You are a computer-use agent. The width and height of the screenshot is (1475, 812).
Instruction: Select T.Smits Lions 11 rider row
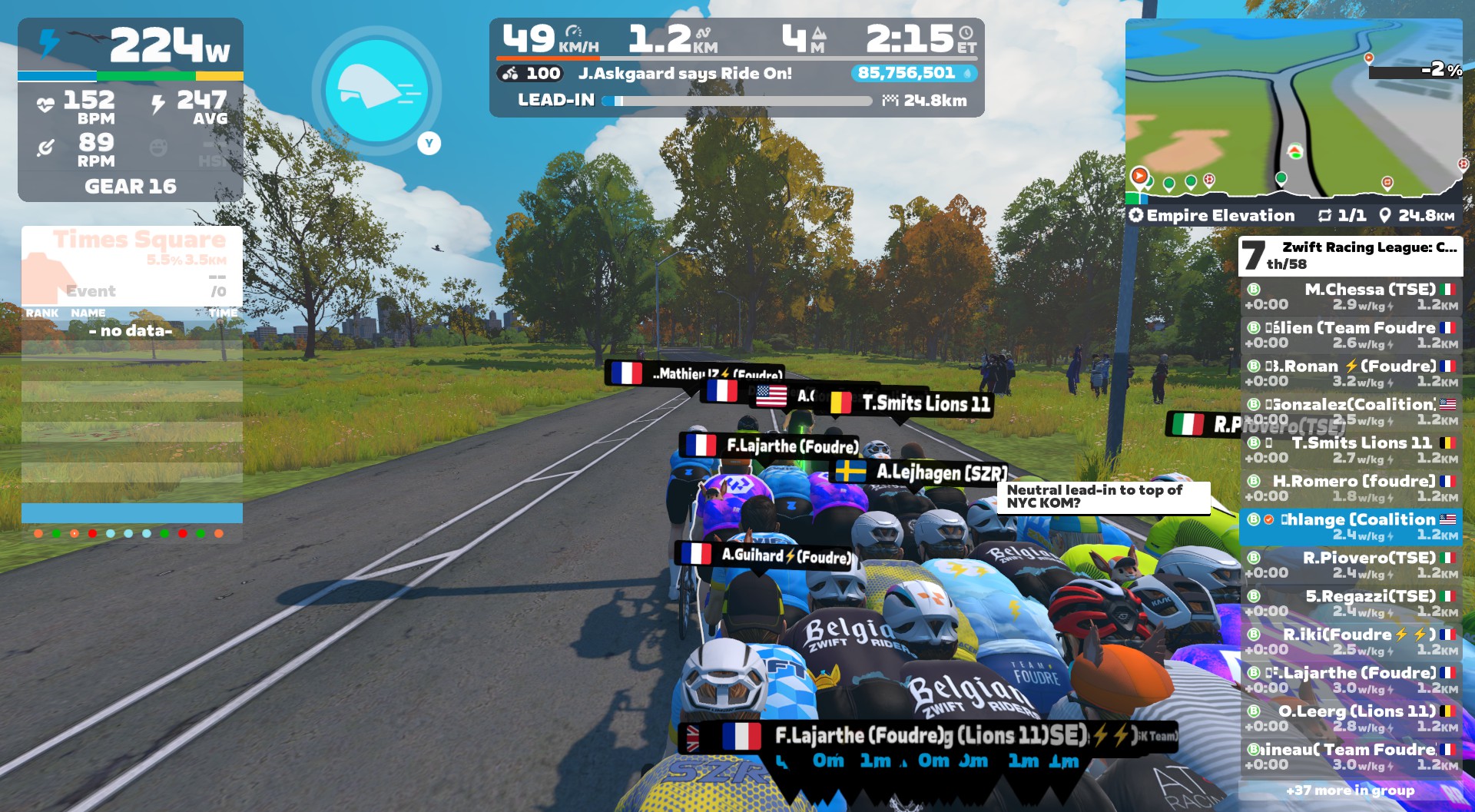(1351, 450)
